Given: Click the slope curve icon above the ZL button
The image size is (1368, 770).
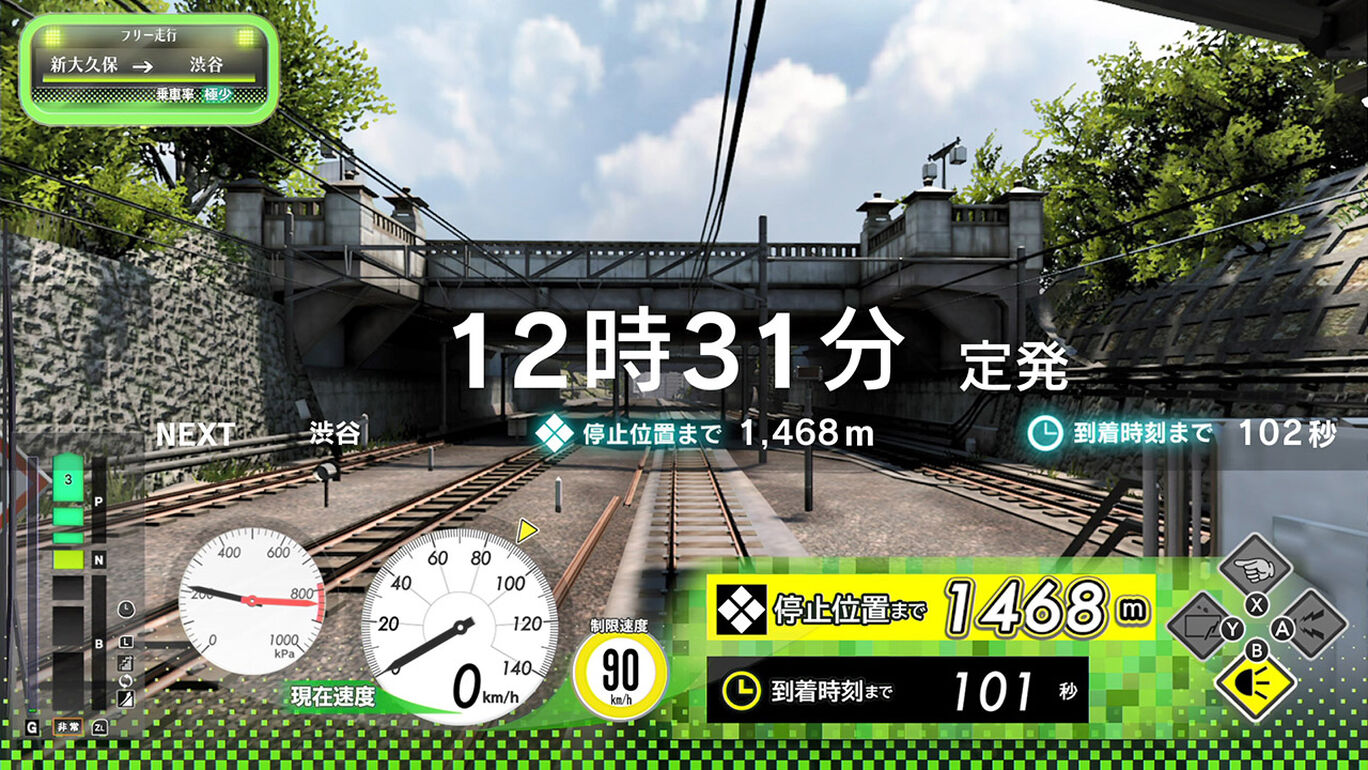Looking at the screenshot, I should (x=124, y=700).
